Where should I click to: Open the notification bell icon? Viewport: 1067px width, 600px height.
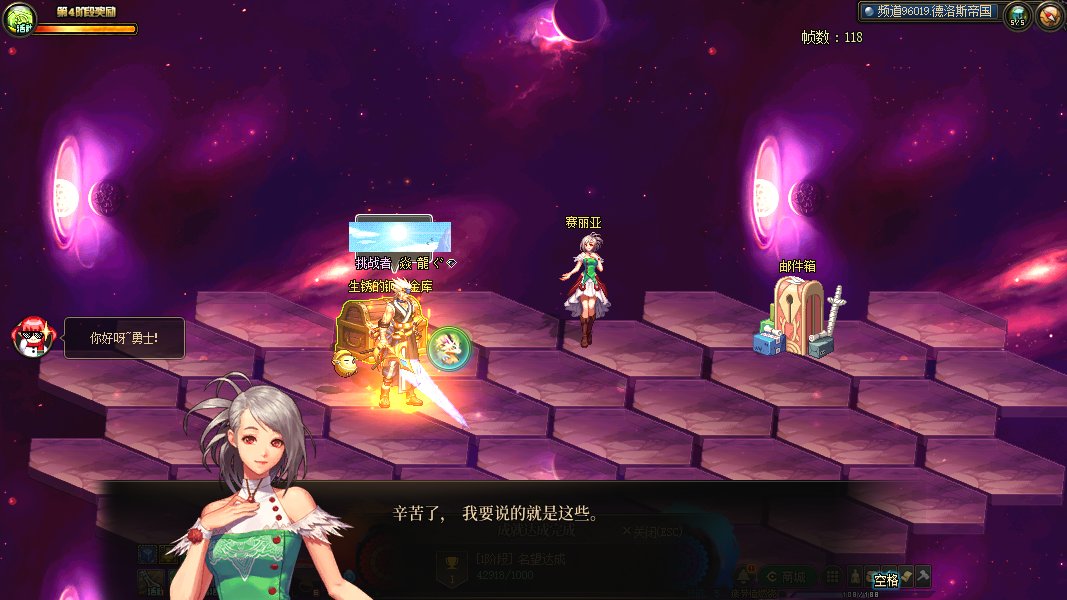(x=744, y=577)
